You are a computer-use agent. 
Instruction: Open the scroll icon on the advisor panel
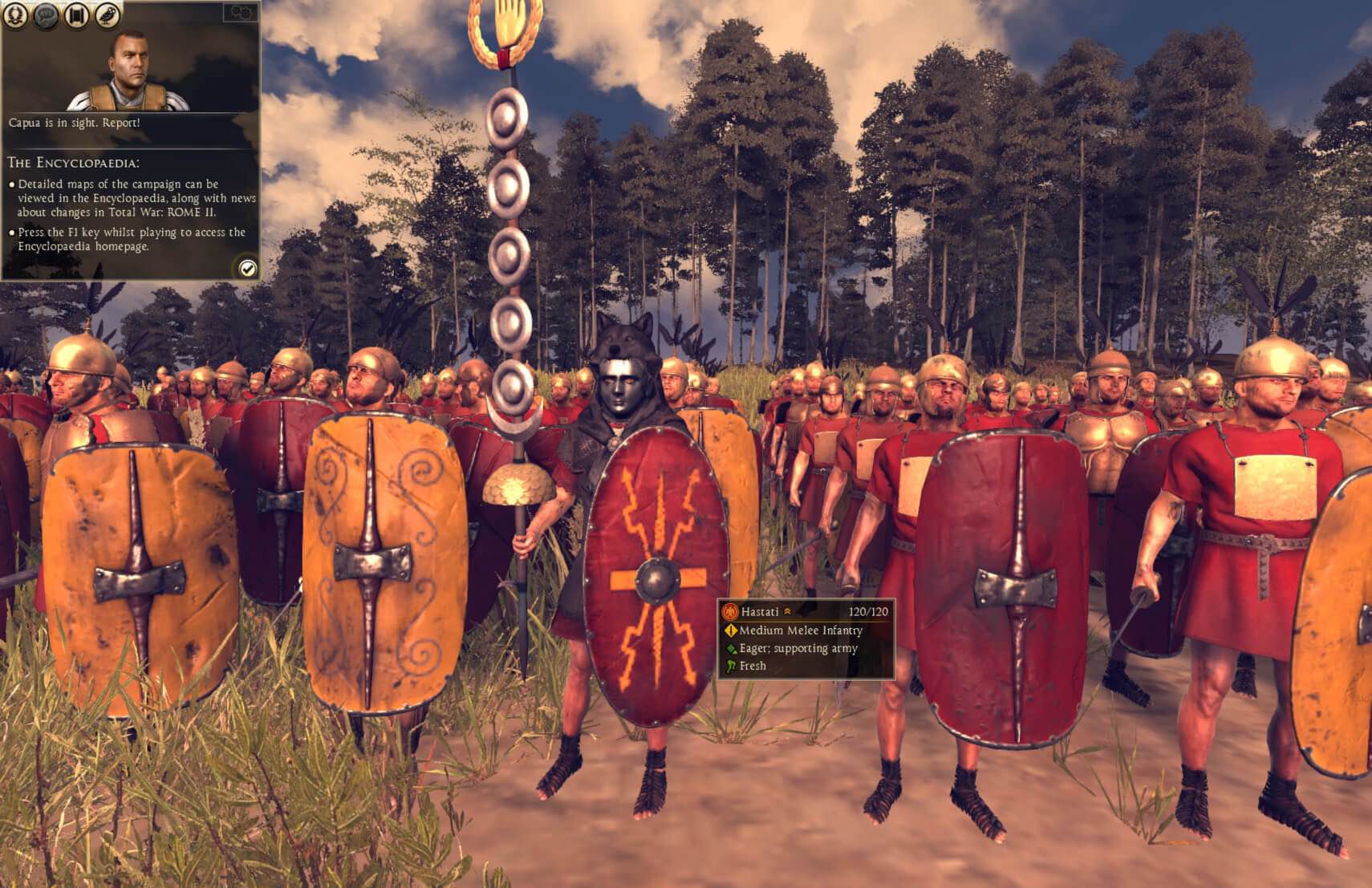coord(75,14)
